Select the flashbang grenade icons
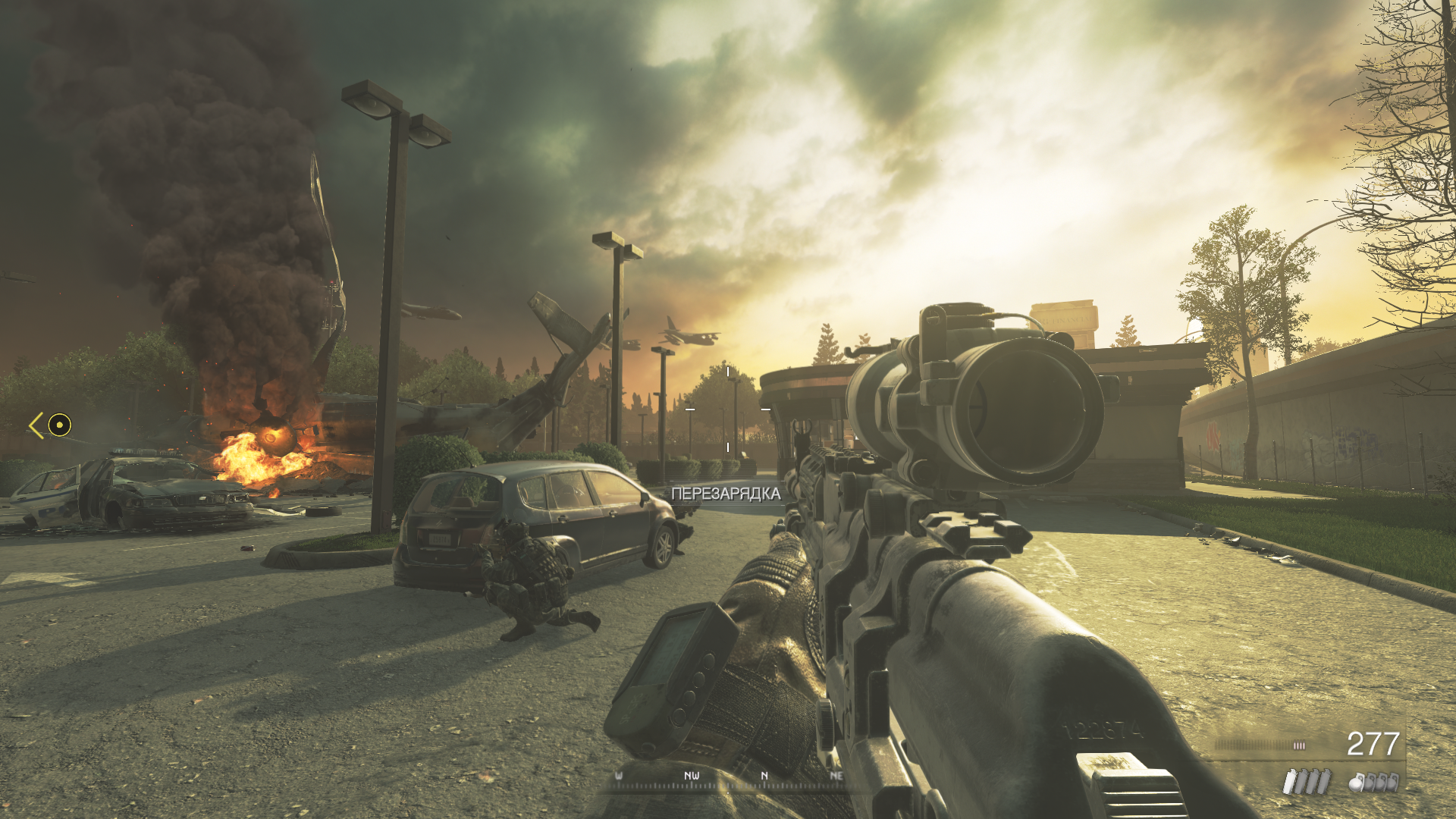 point(1307,782)
